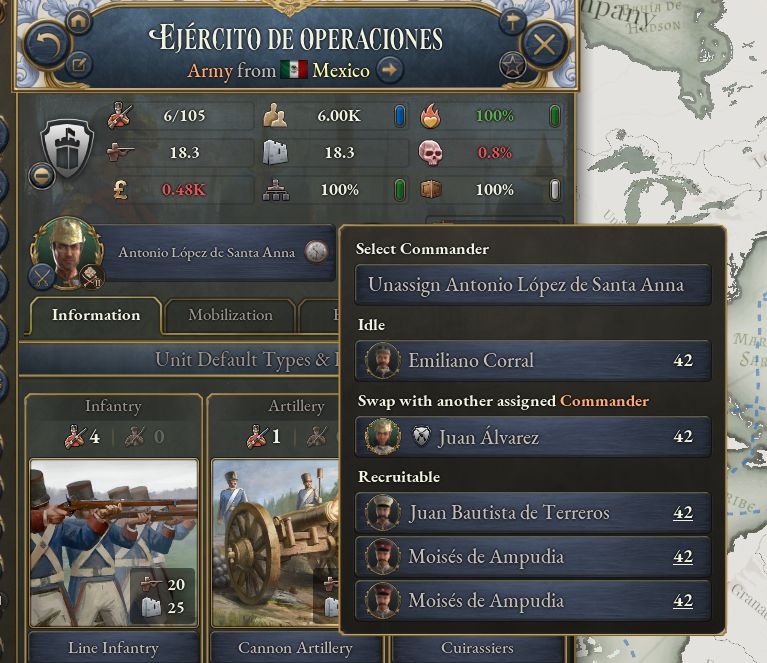
Task: Switch to the Mobilization tab
Action: coord(230,315)
